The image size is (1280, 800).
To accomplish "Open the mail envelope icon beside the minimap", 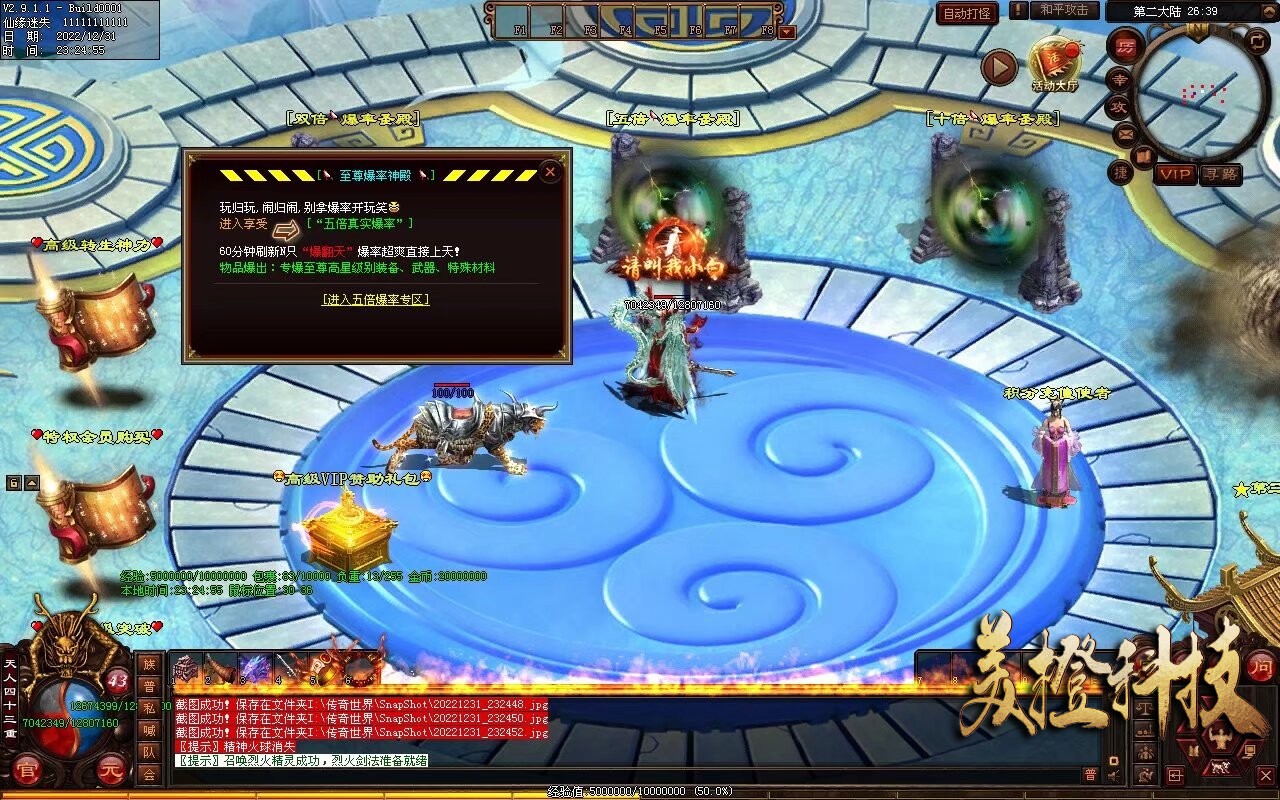I will (1124, 133).
